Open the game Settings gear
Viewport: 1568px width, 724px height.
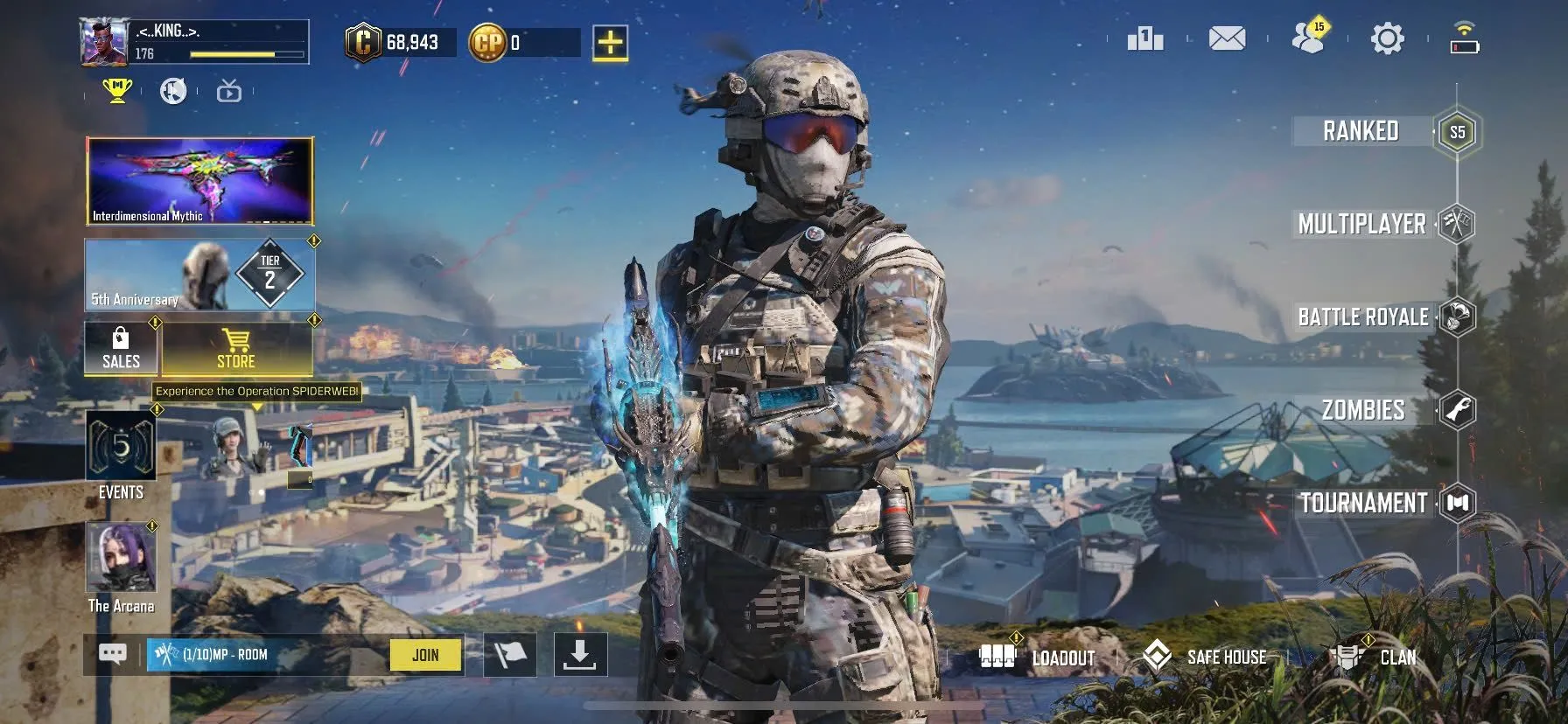[1386, 38]
